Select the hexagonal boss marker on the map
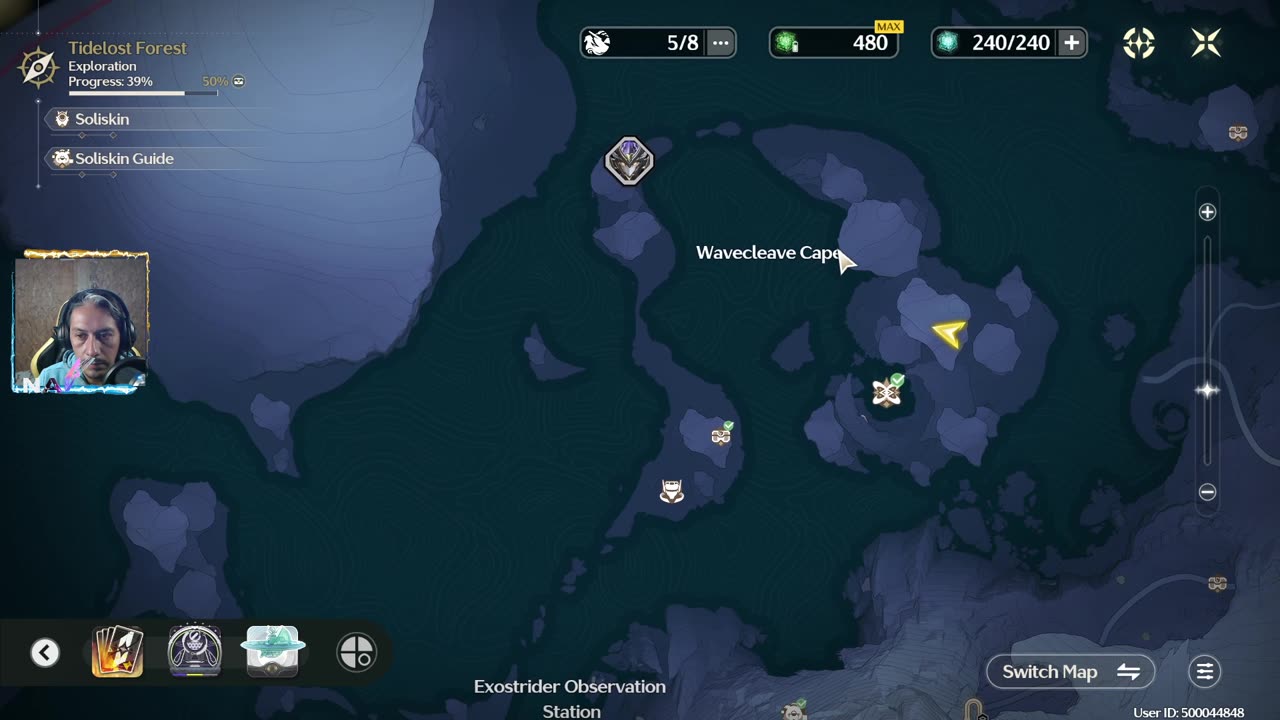The image size is (1280, 720). (629, 161)
